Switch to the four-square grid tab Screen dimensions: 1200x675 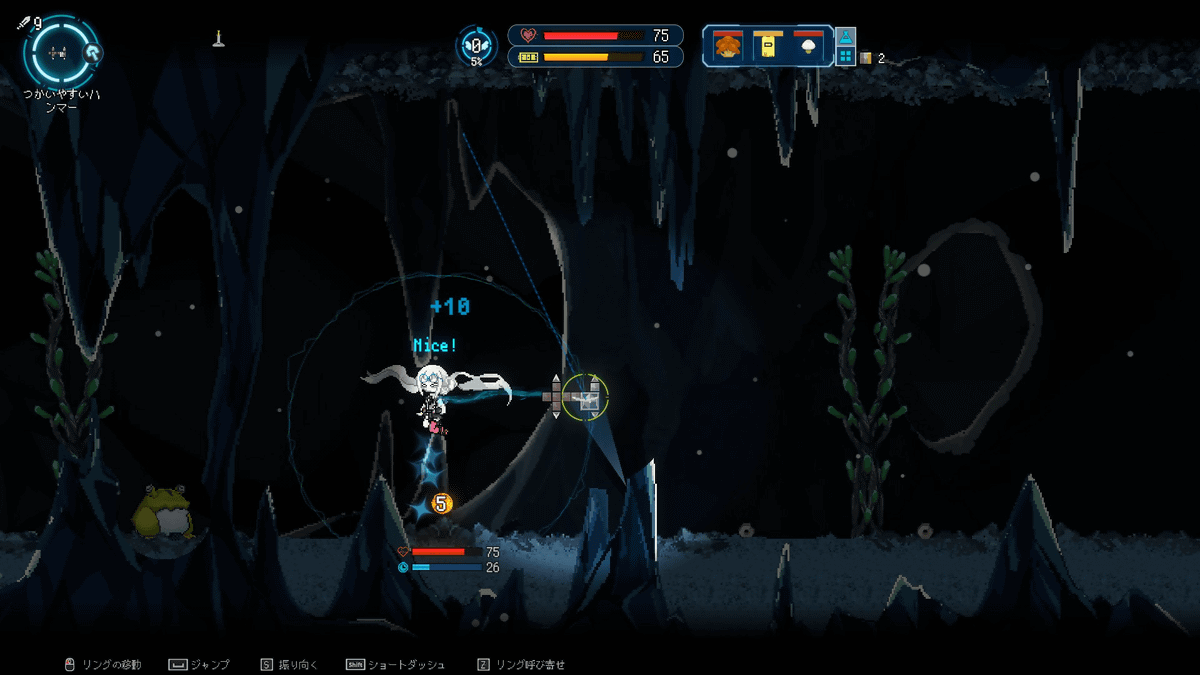coord(845,57)
